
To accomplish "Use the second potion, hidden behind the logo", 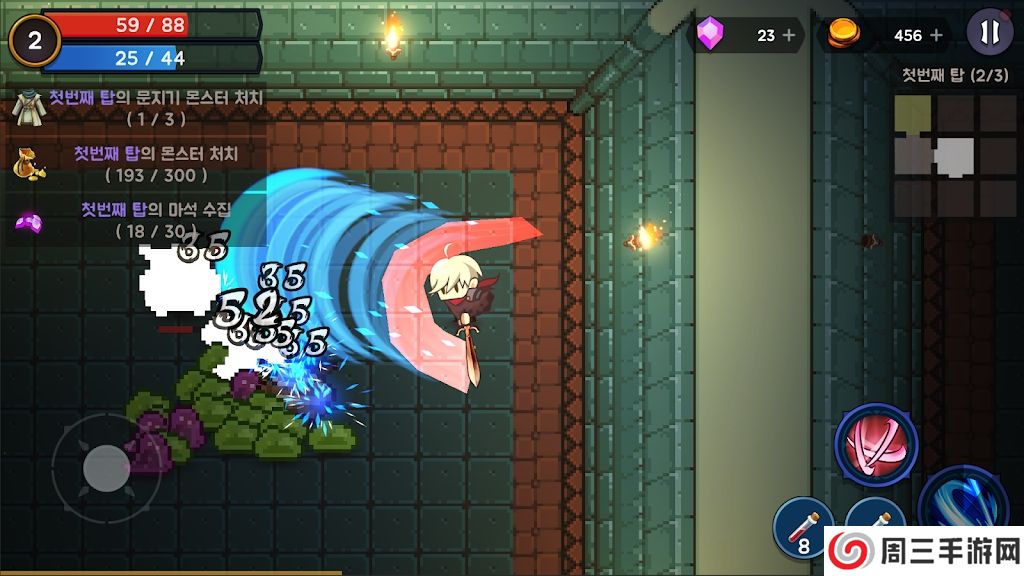I will click(x=876, y=515).
